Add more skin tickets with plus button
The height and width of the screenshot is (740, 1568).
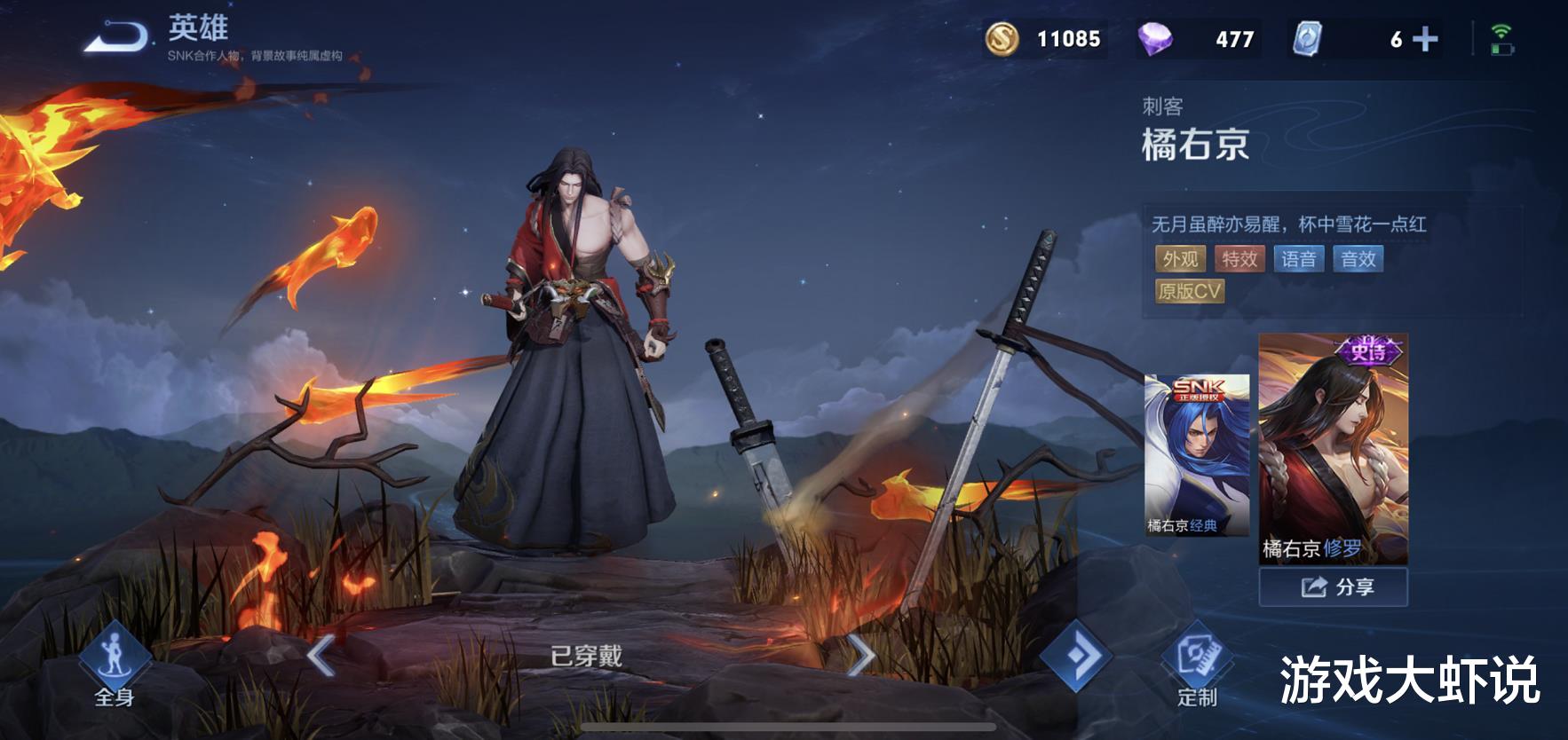1425,39
